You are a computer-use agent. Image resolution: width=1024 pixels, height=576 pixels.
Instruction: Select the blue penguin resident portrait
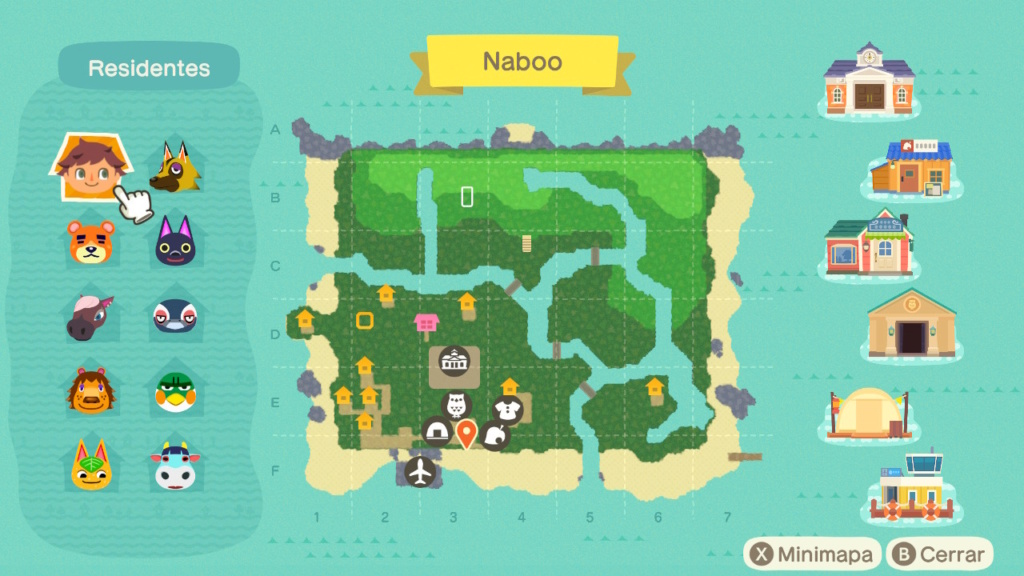click(174, 316)
